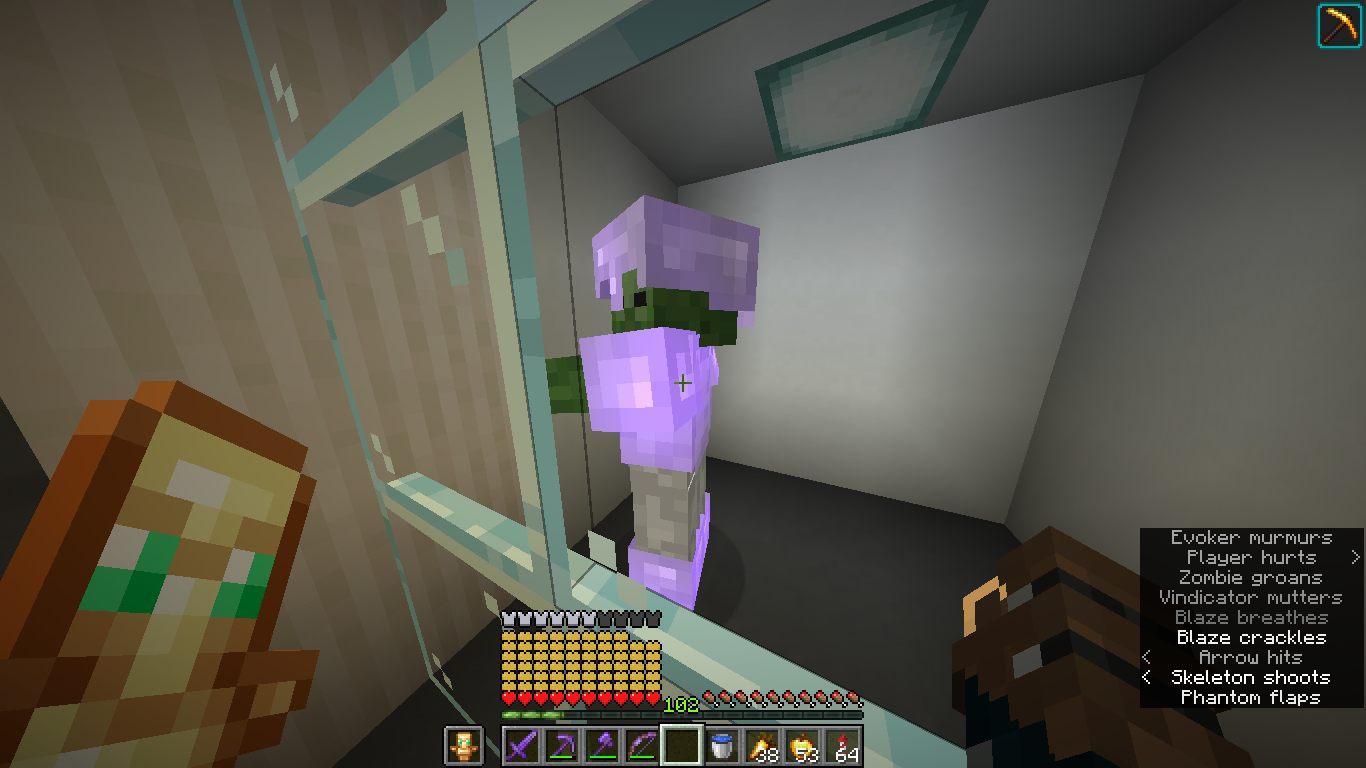Select the netherite pickaxe in the hotbar
Screen dimensions: 1366x768
[x=563, y=744]
